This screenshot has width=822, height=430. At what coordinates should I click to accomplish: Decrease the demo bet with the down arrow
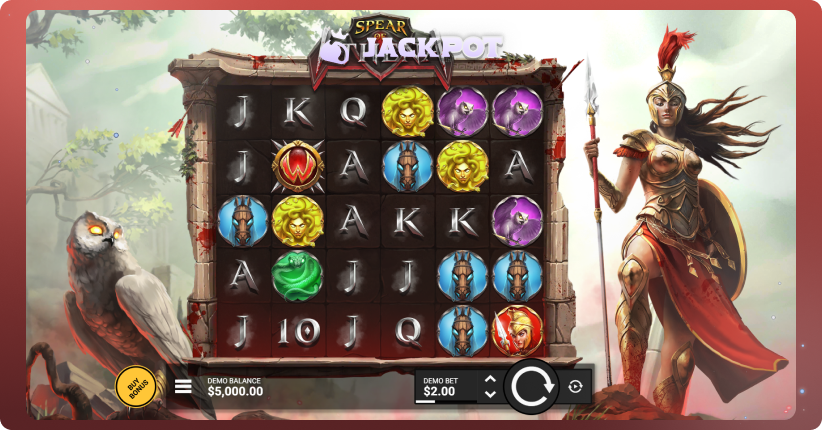click(x=490, y=394)
